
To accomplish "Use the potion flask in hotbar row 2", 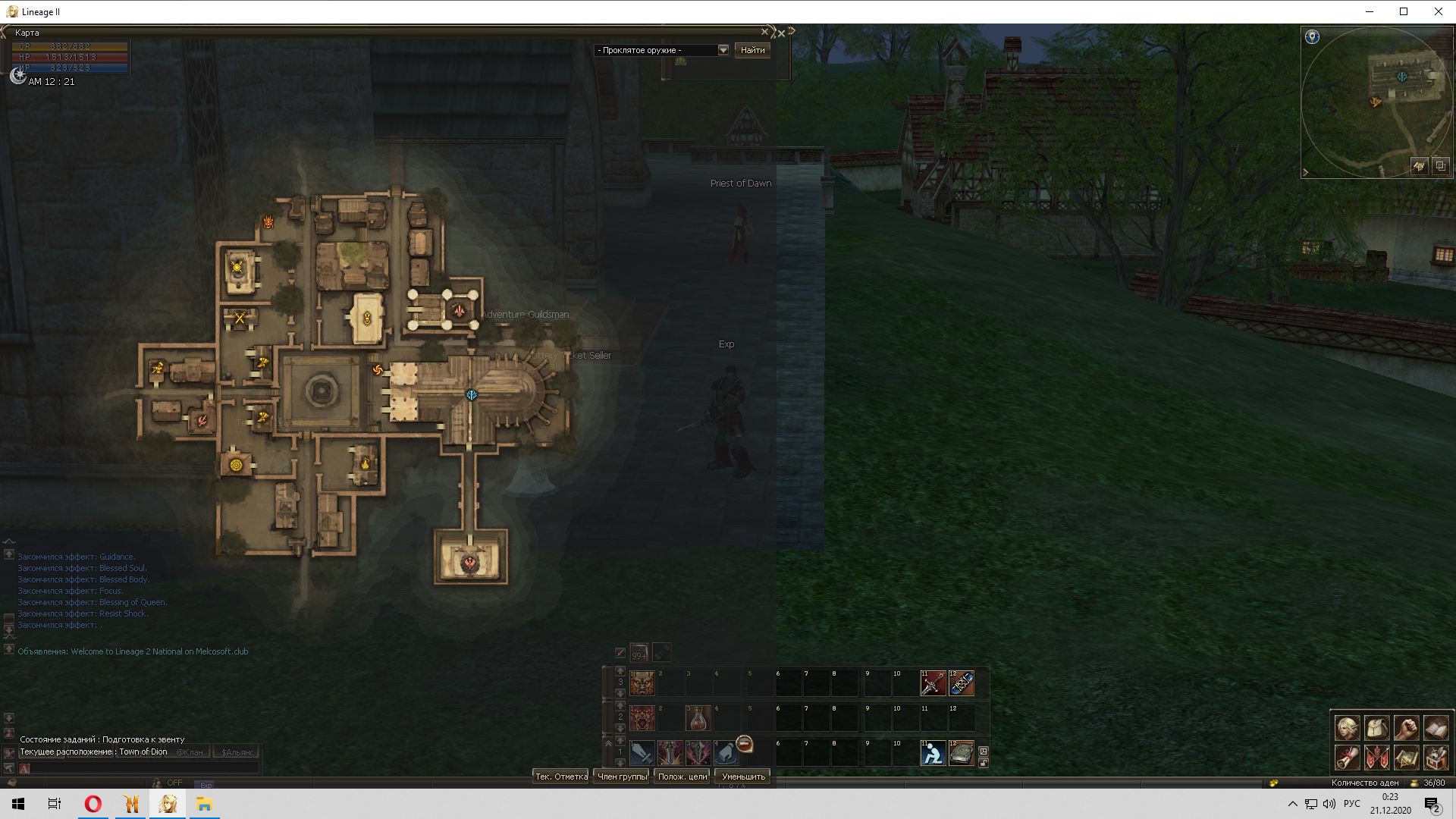I will (x=698, y=717).
